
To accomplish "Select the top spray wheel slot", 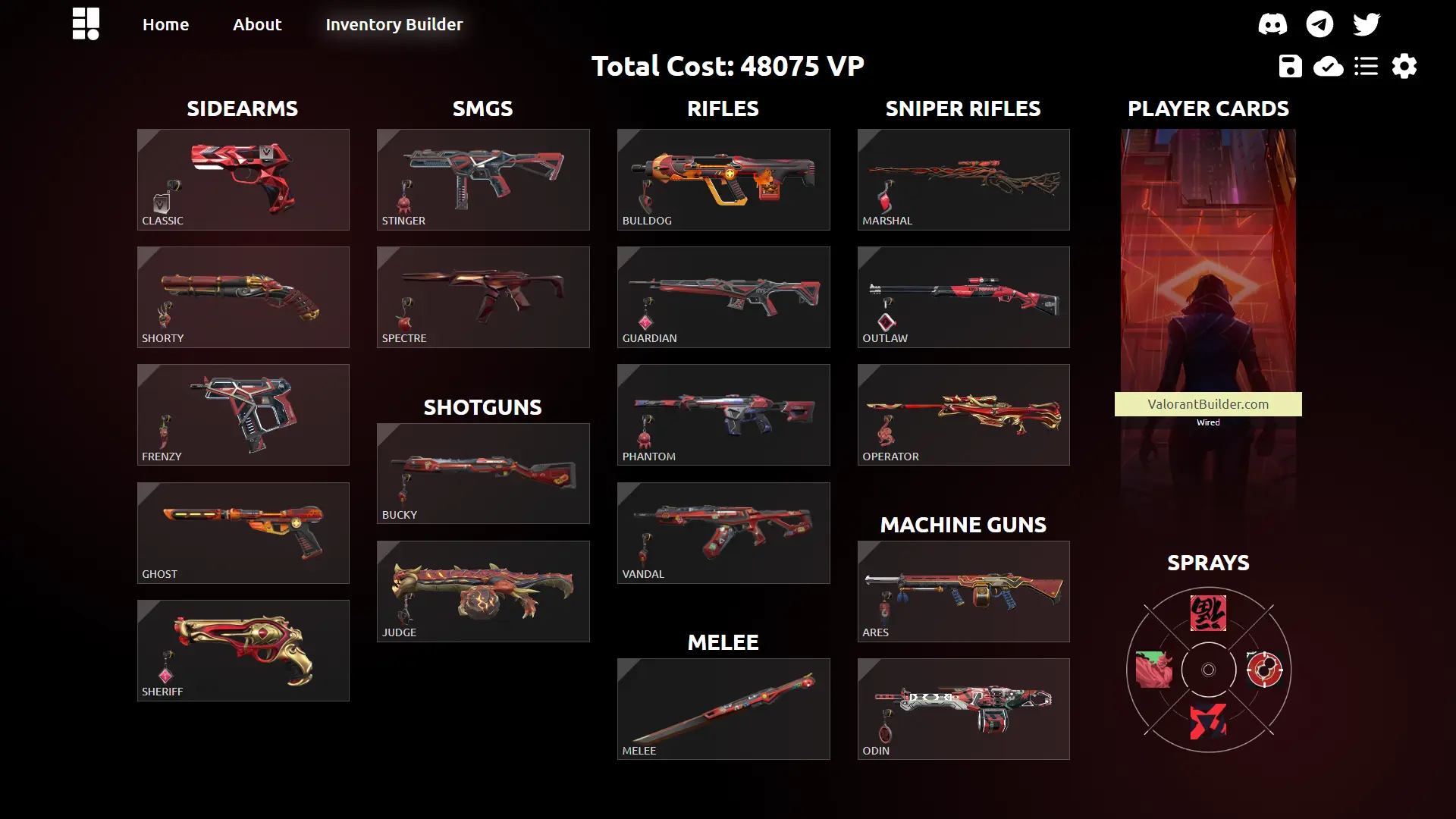I will pos(1208,613).
